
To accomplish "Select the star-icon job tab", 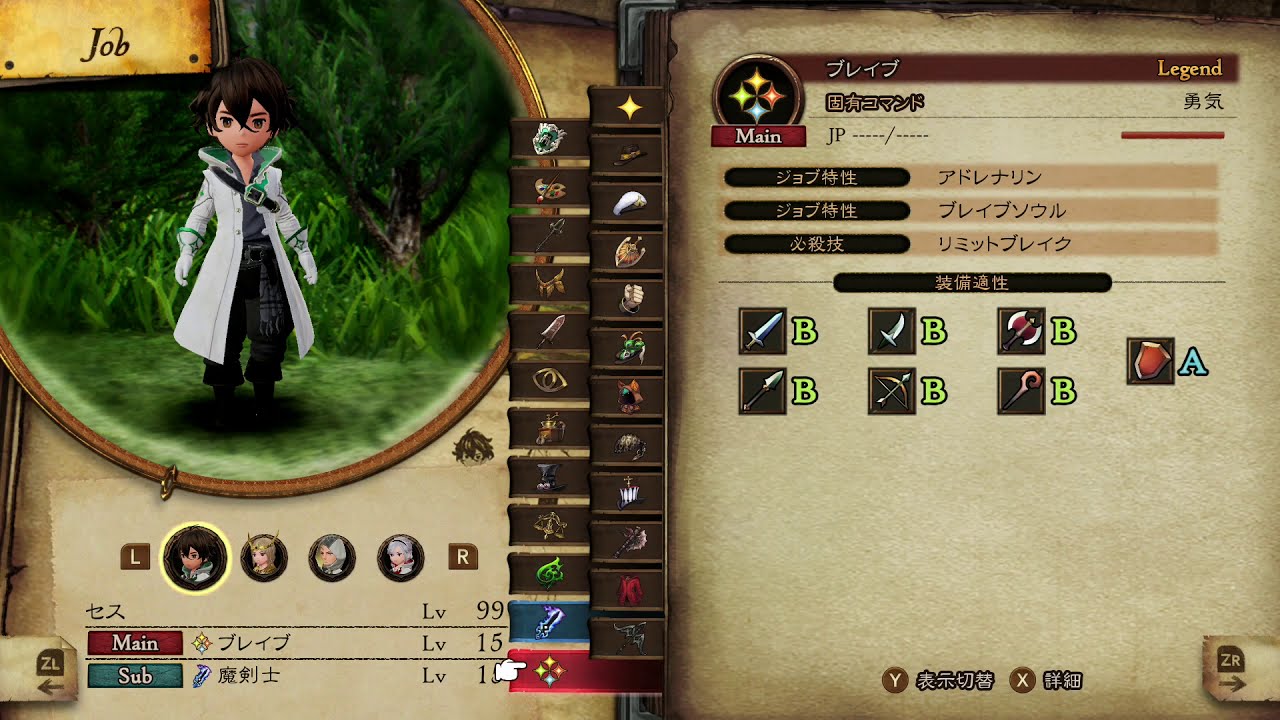I will coord(629,108).
